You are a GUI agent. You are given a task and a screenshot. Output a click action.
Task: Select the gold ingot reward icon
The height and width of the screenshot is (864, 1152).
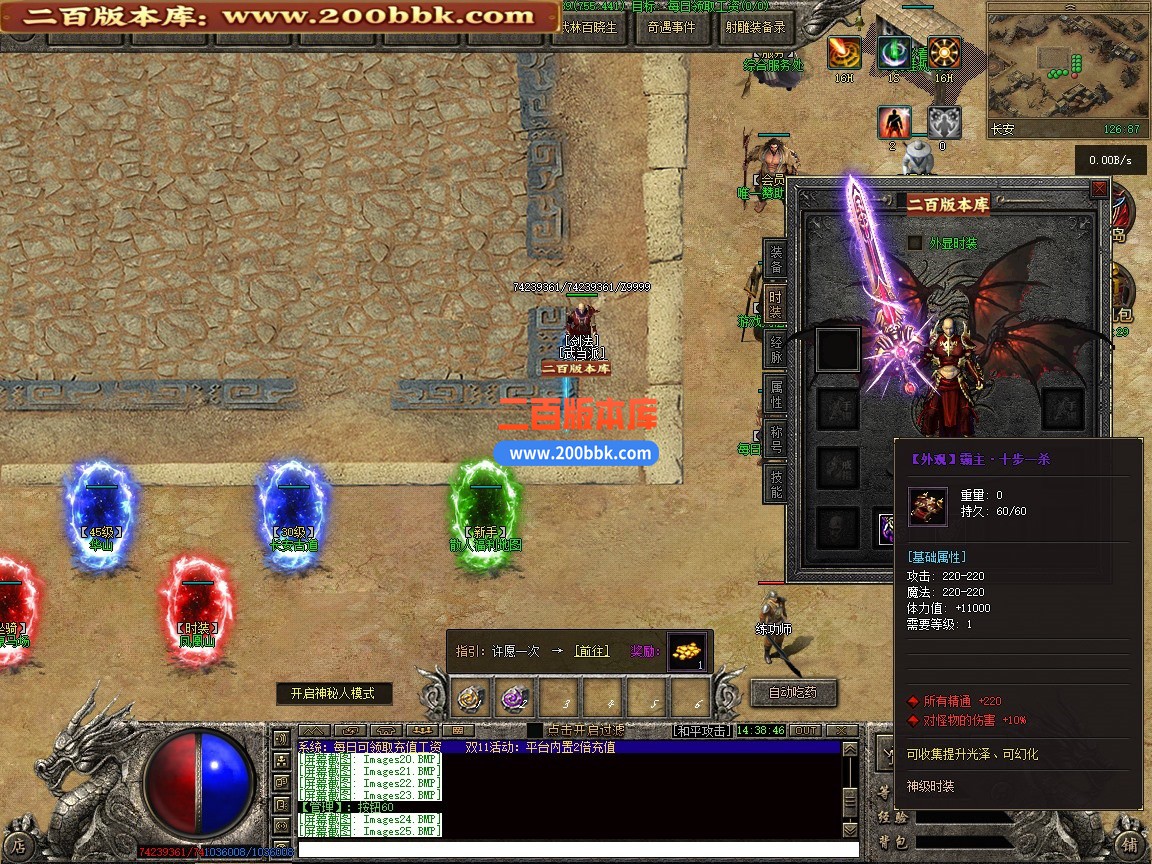(x=686, y=651)
